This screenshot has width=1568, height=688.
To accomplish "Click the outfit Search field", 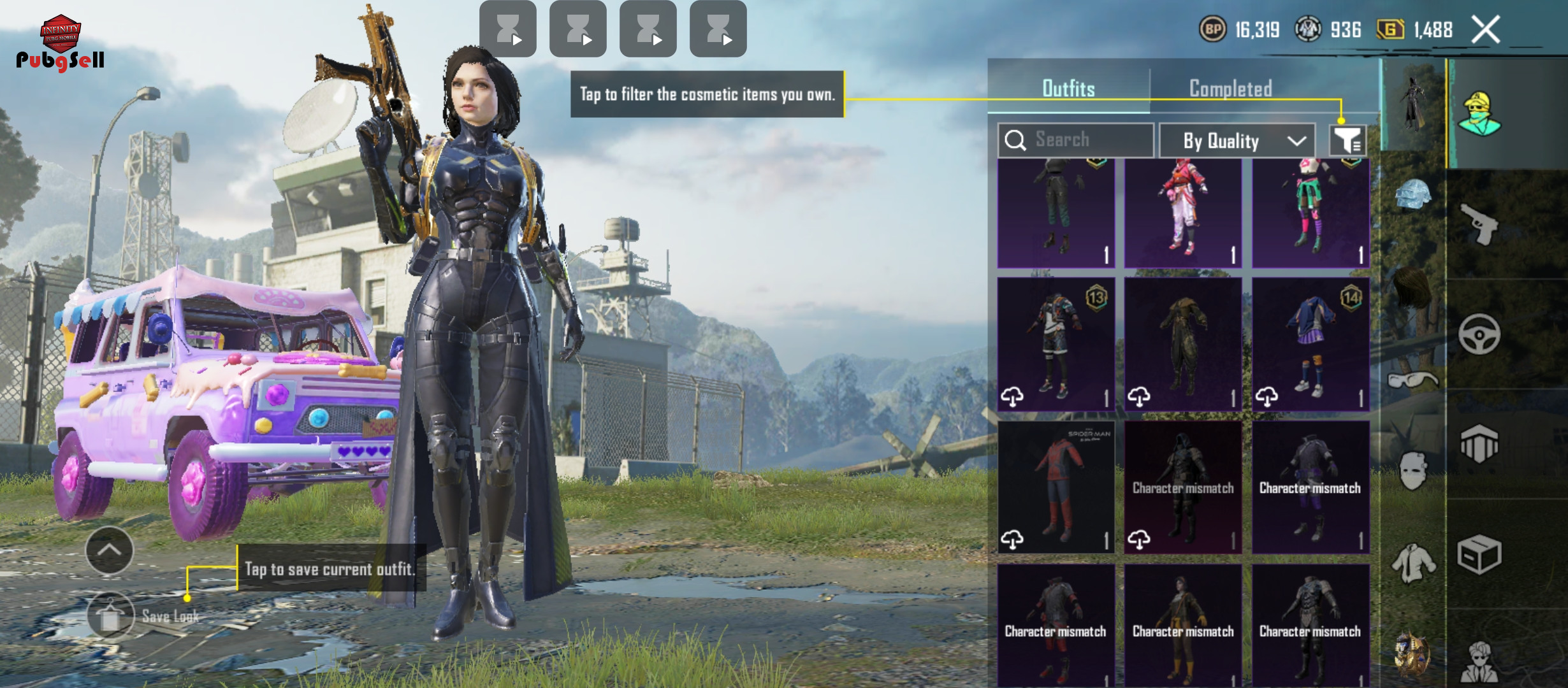I will tap(1076, 140).
